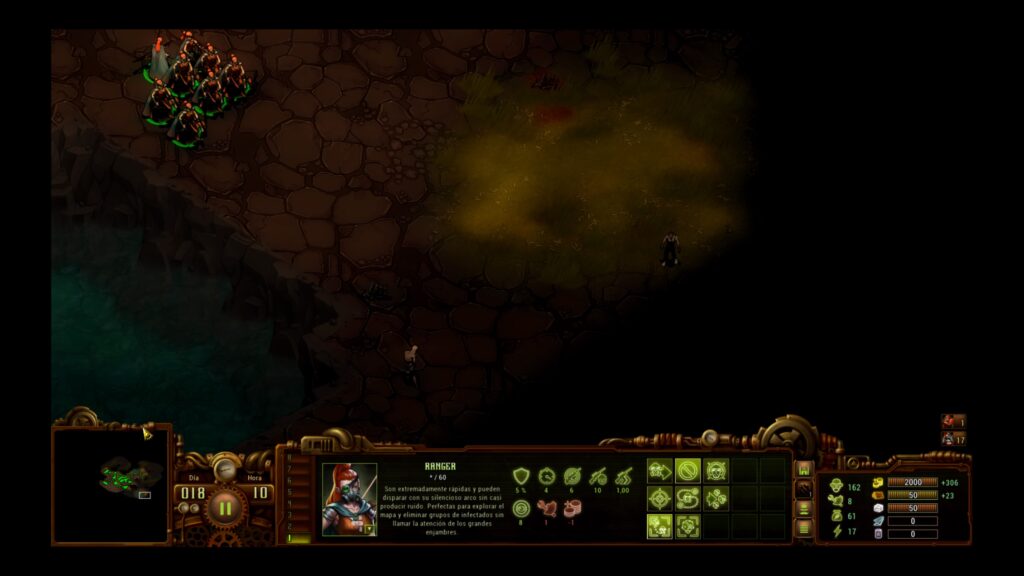This screenshot has width=1024, height=576.
Task: Activate the Stop command icon
Action: pyautogui.click(x=687, y=470)
